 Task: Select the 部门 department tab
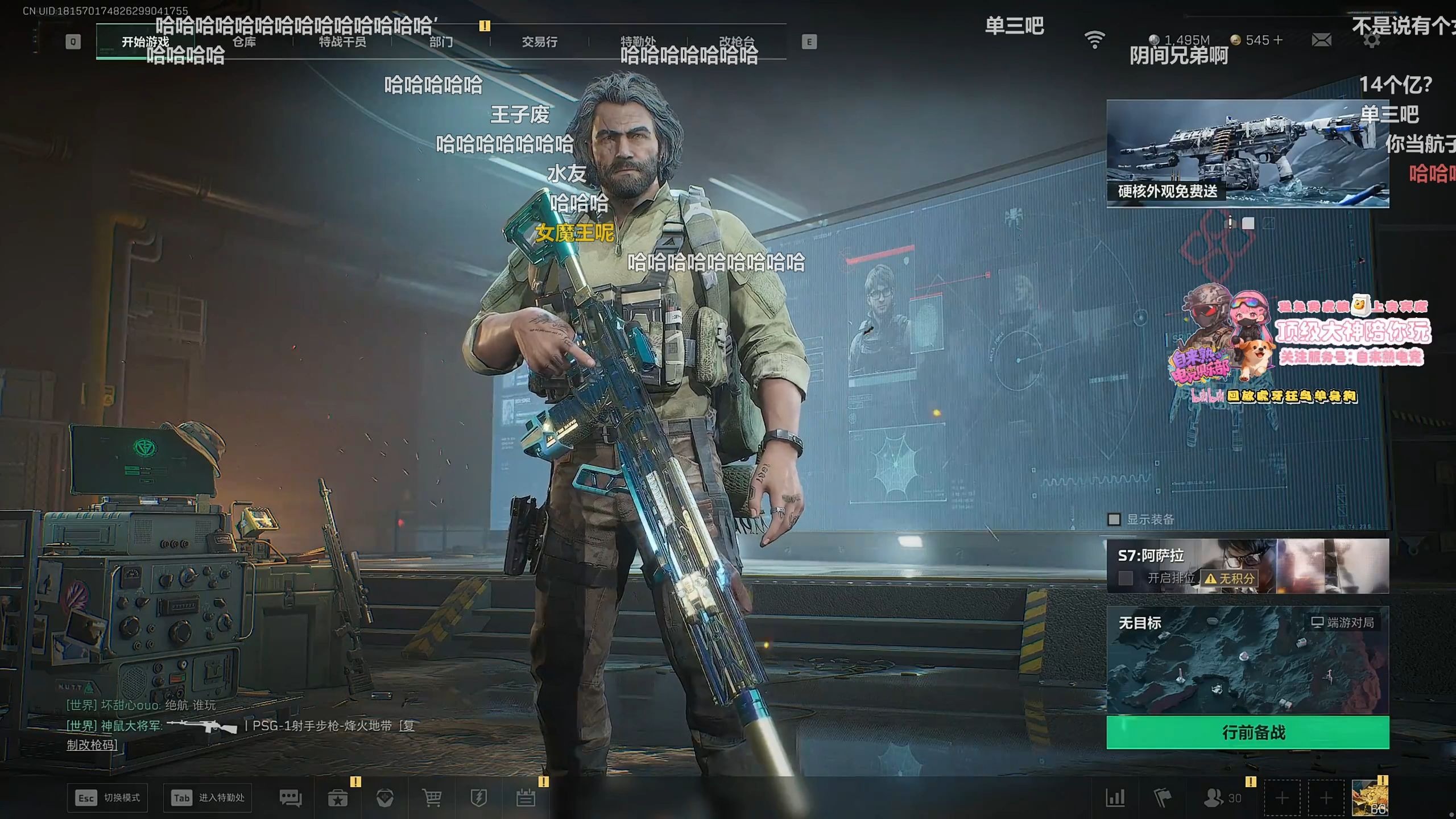[x=441, y=42]
